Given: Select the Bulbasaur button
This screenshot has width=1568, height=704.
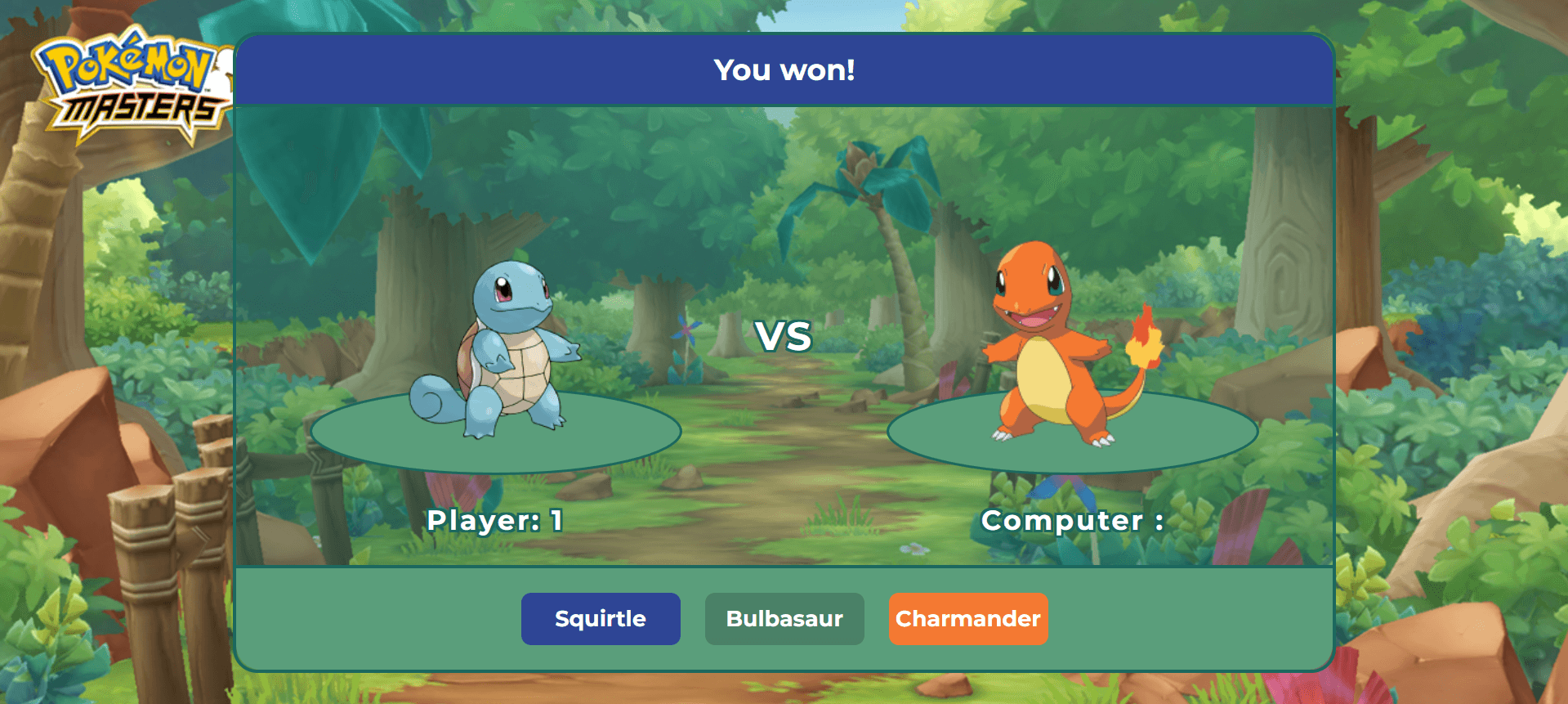Looking at the screenshot, I should [x=784, y=619].
